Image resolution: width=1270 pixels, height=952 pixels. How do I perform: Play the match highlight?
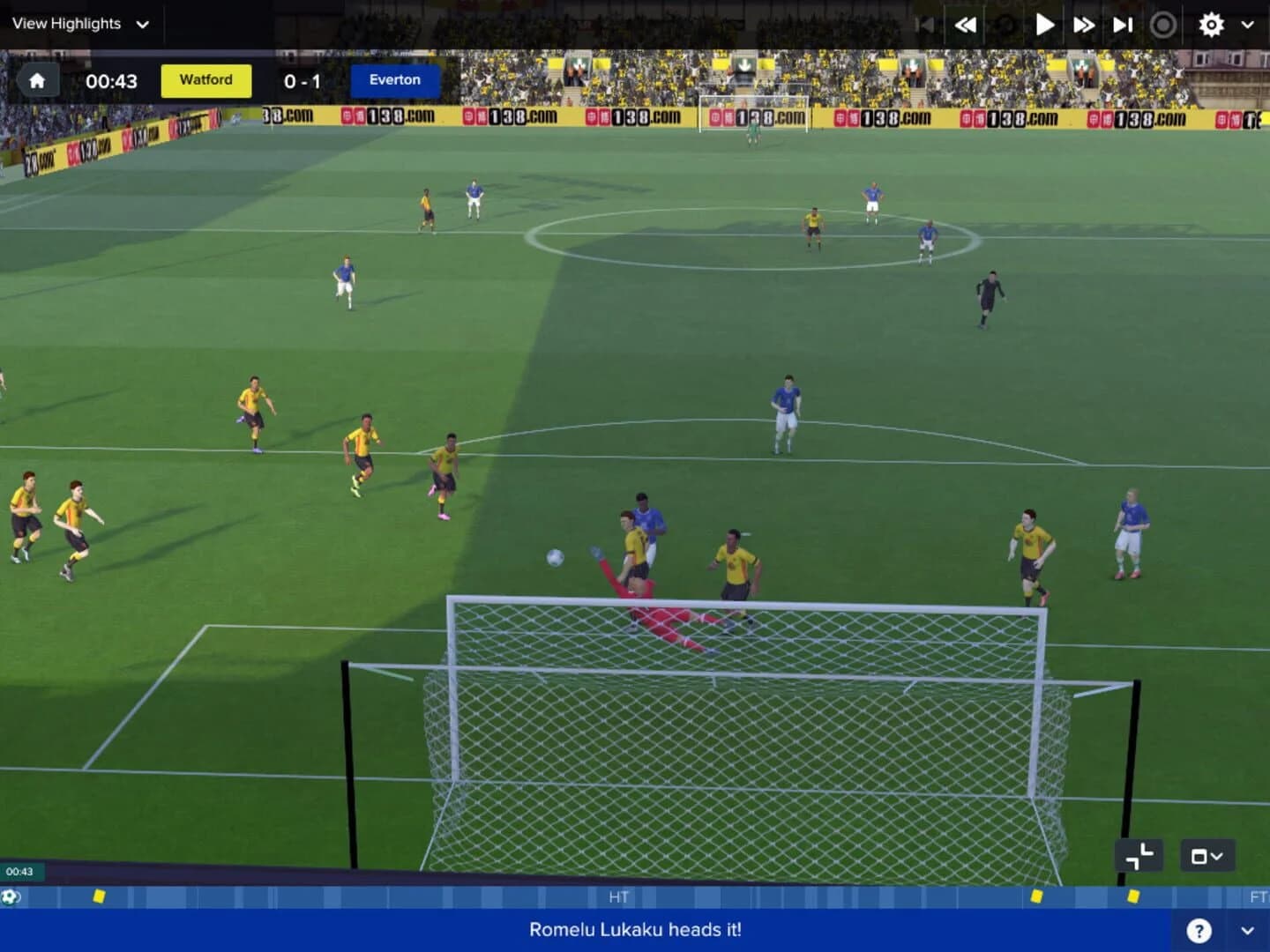(1044, 25)
